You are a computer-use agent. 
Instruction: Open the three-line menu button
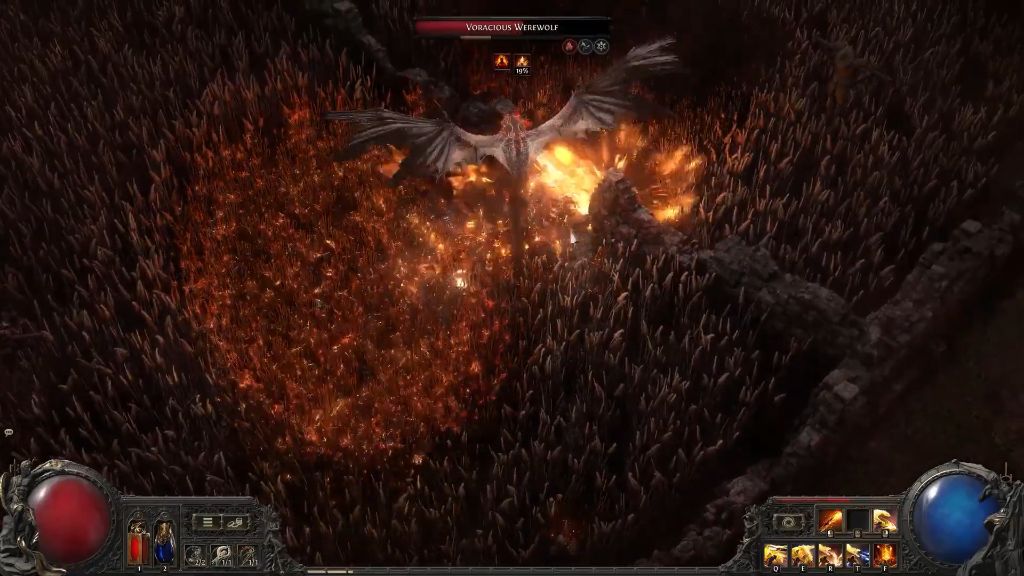[x=205, y=521]
